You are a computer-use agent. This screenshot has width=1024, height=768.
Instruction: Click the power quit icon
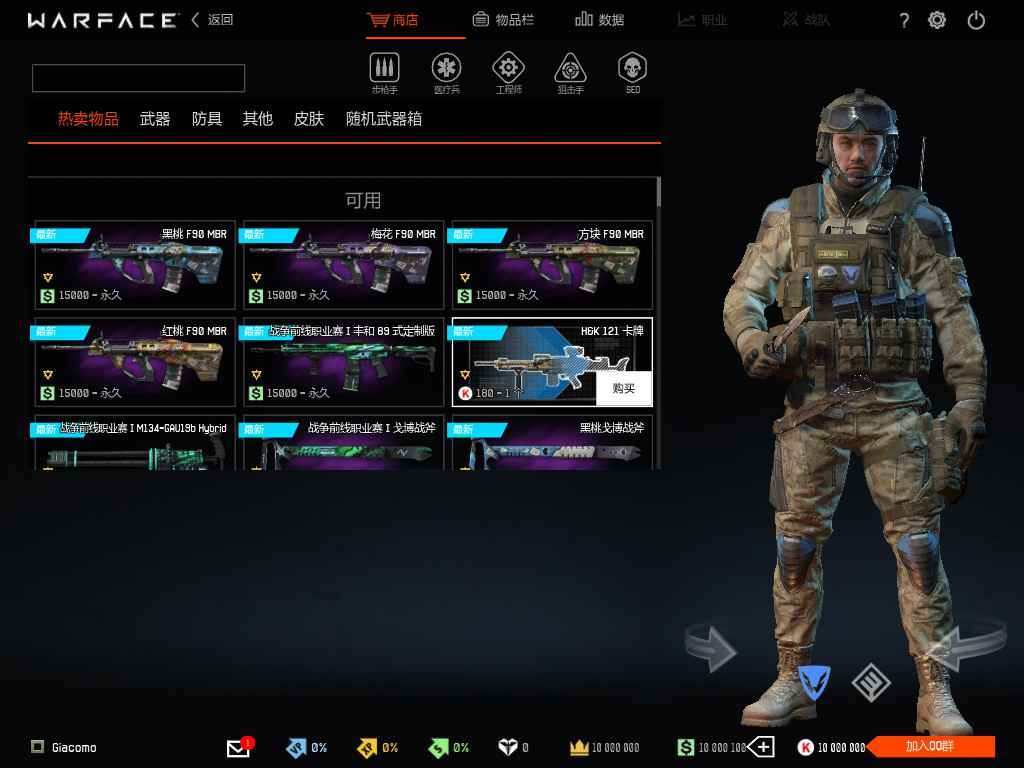(977, 20)
